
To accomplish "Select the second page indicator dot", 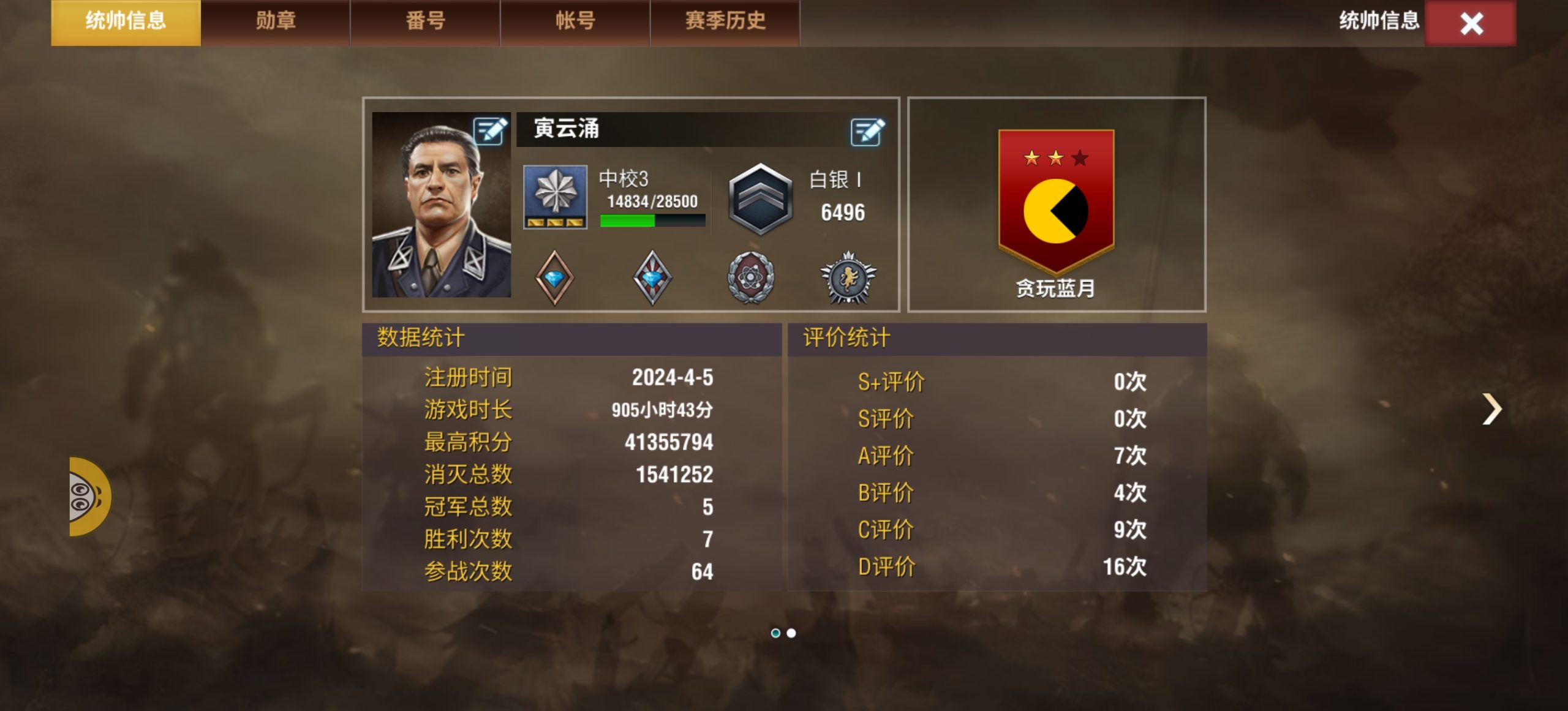I will click(790, 633).
